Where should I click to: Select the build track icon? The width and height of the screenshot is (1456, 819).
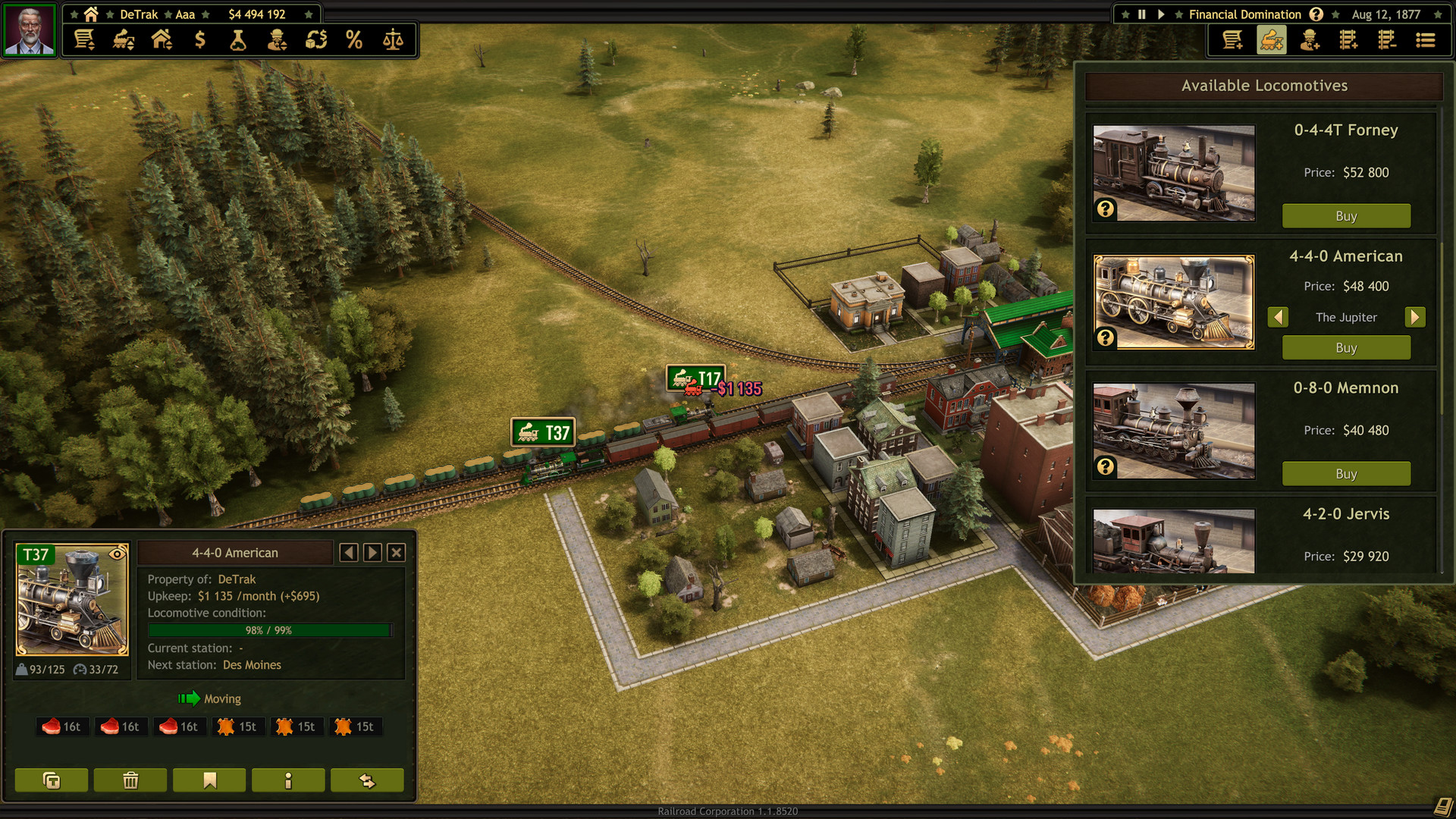point(1348,39)
